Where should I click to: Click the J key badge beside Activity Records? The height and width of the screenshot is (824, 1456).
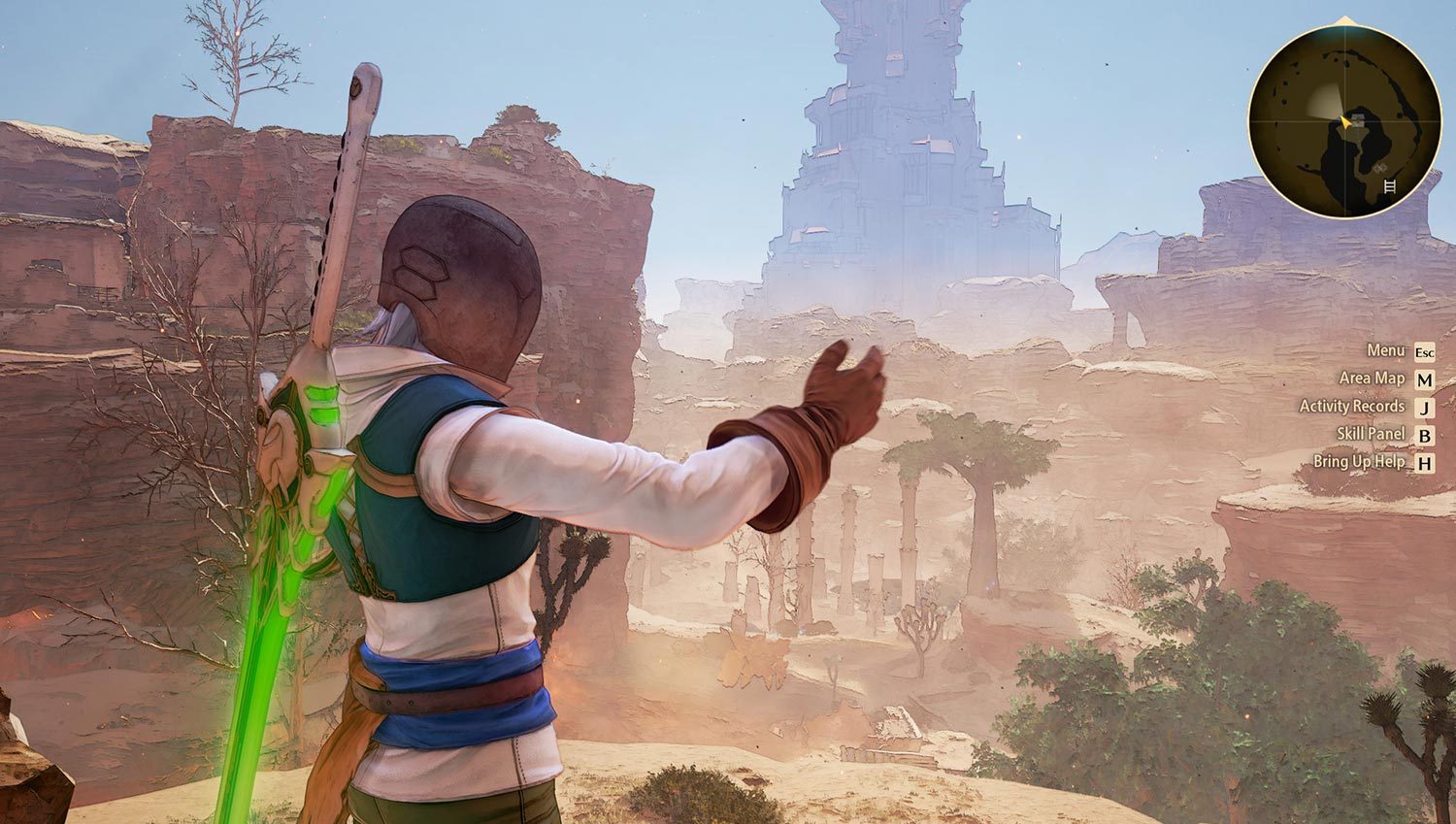click(x=1424, y=409)
